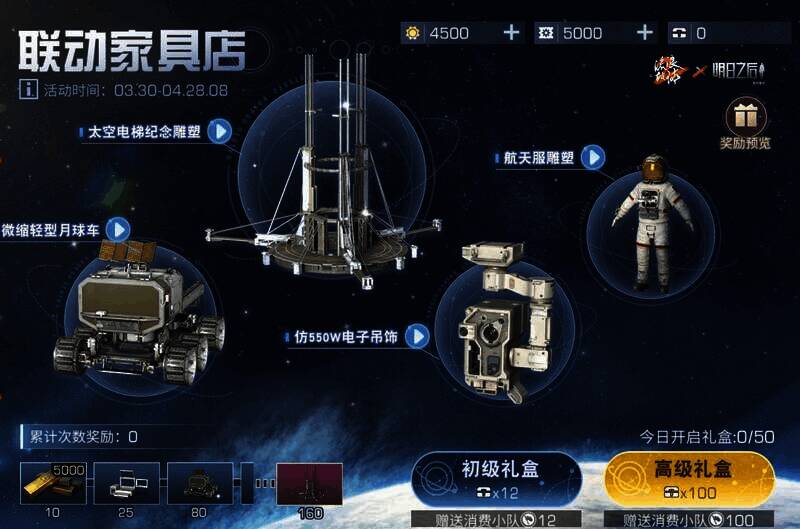Preview the 航天服雕塑 spacesuit sculpture
Viewport: 800px width, 529px height.
click(x=594, y=157)
